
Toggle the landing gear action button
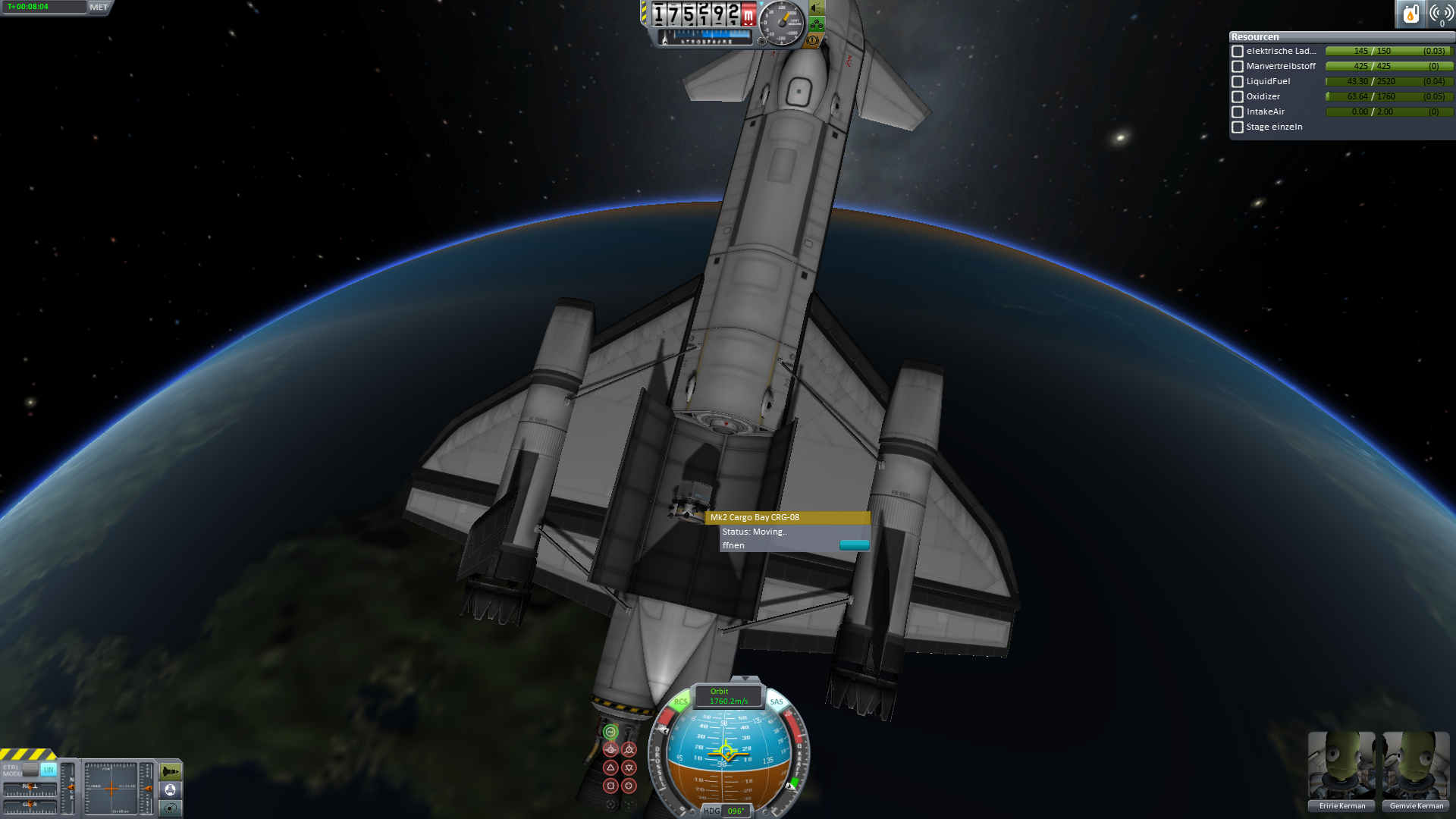(x=817, y=24)
